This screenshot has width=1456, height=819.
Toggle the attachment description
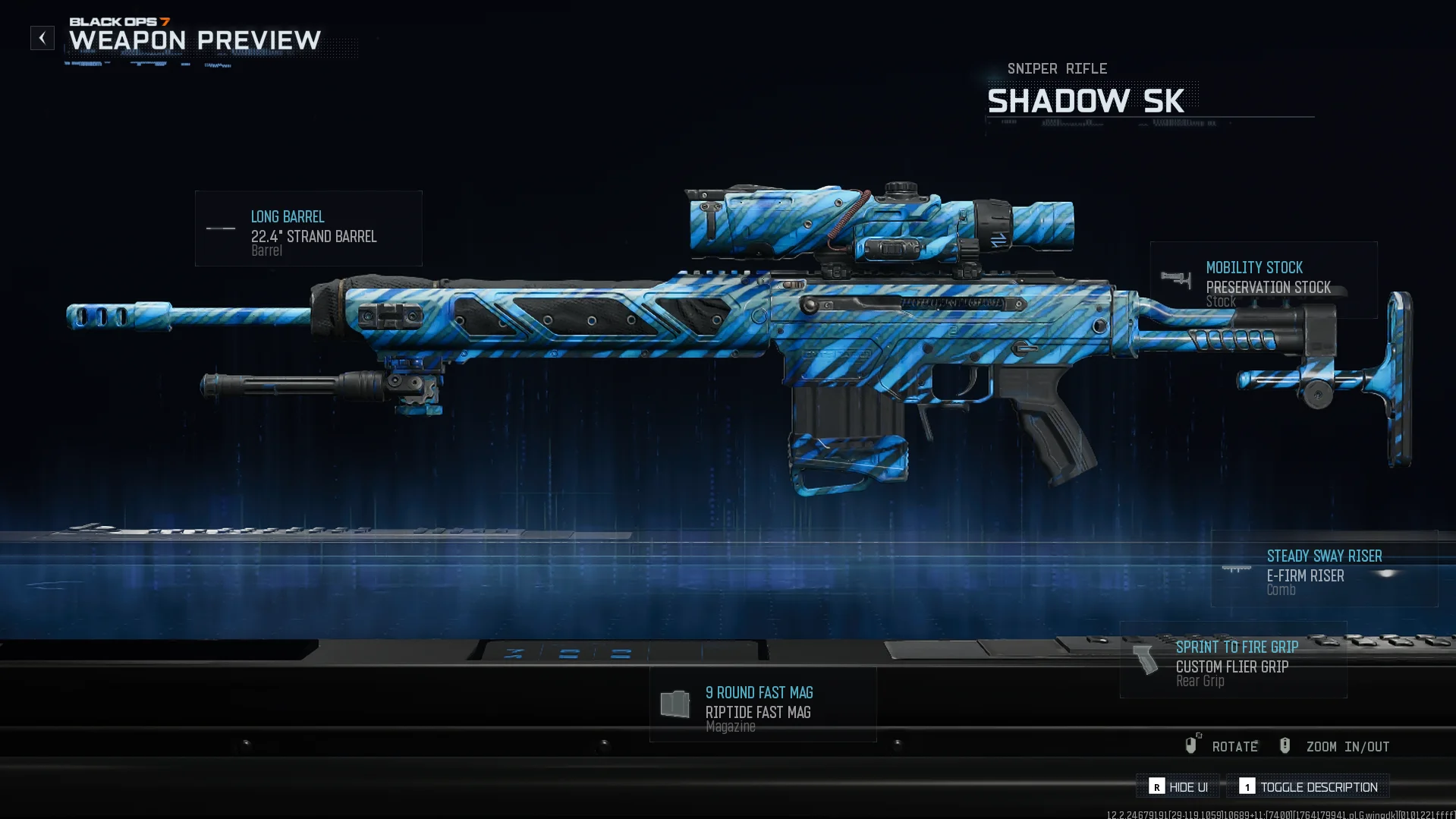(x=1308, y=786)
